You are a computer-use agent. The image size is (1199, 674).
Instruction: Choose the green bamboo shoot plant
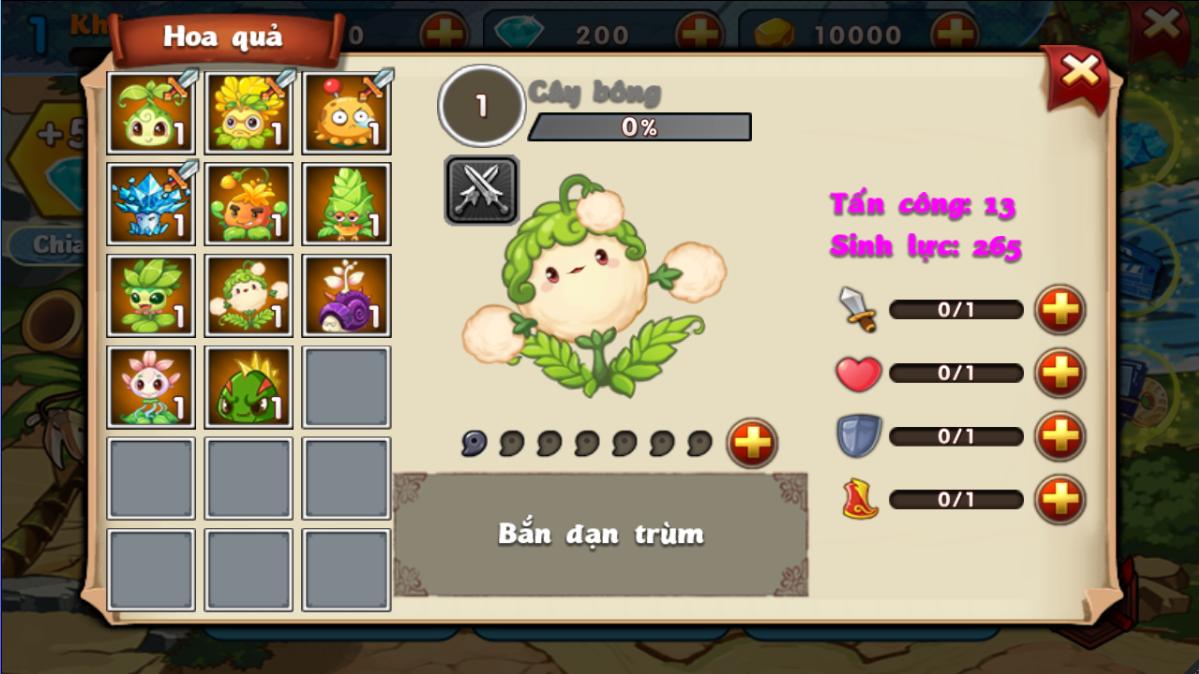346,204
